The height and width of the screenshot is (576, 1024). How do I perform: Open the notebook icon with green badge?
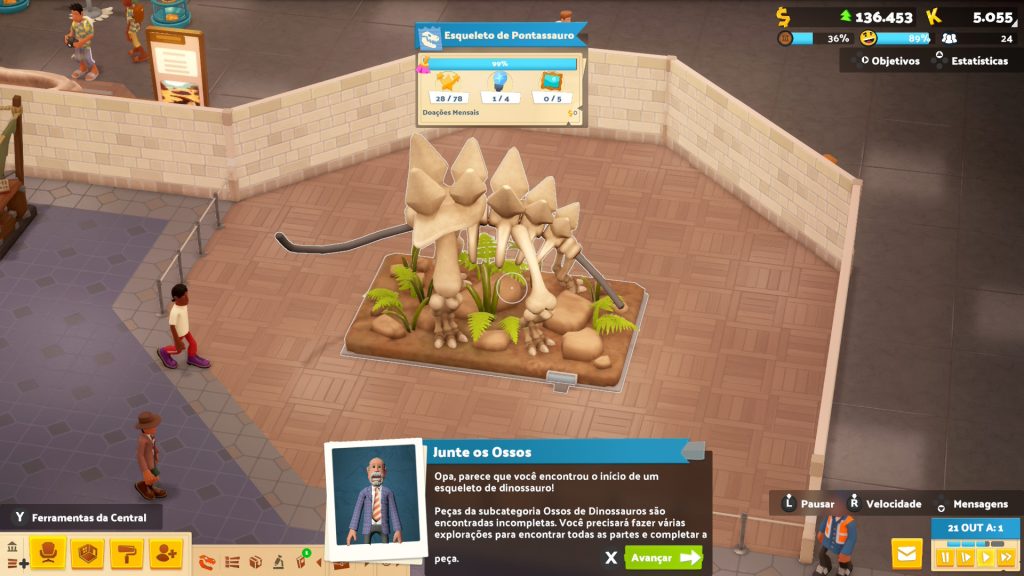[x=301, y=561]
